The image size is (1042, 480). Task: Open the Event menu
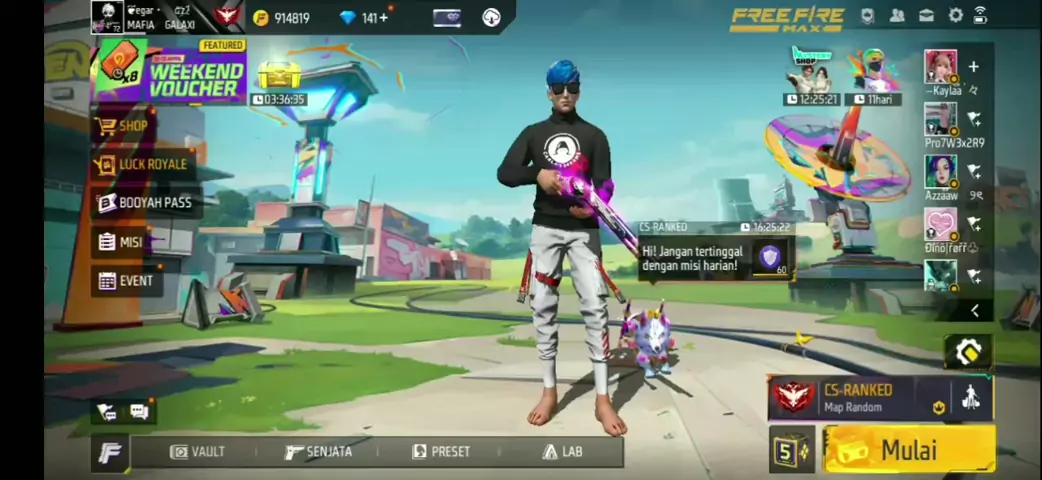[126, 281]
